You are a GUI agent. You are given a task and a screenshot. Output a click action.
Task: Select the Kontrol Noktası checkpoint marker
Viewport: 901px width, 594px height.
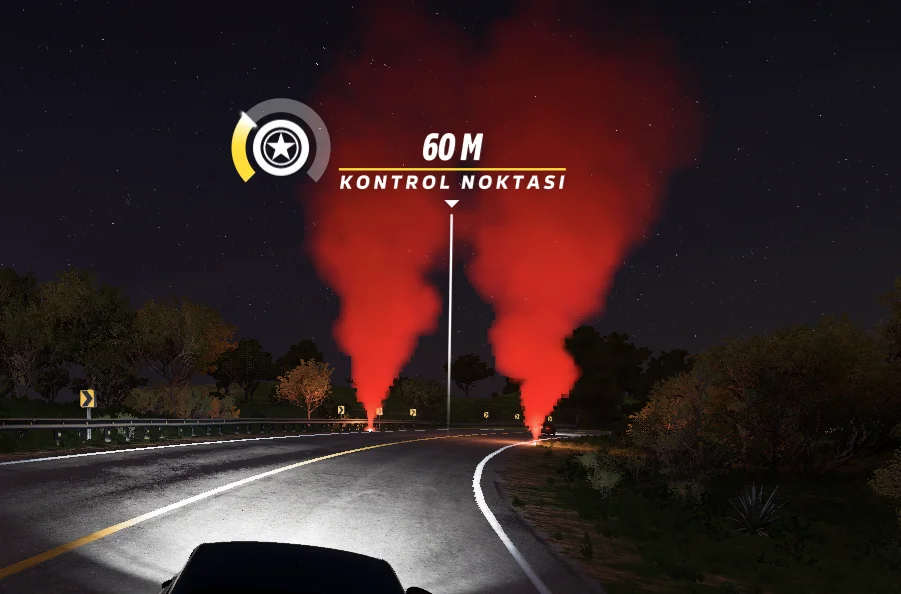pos(452,182)
